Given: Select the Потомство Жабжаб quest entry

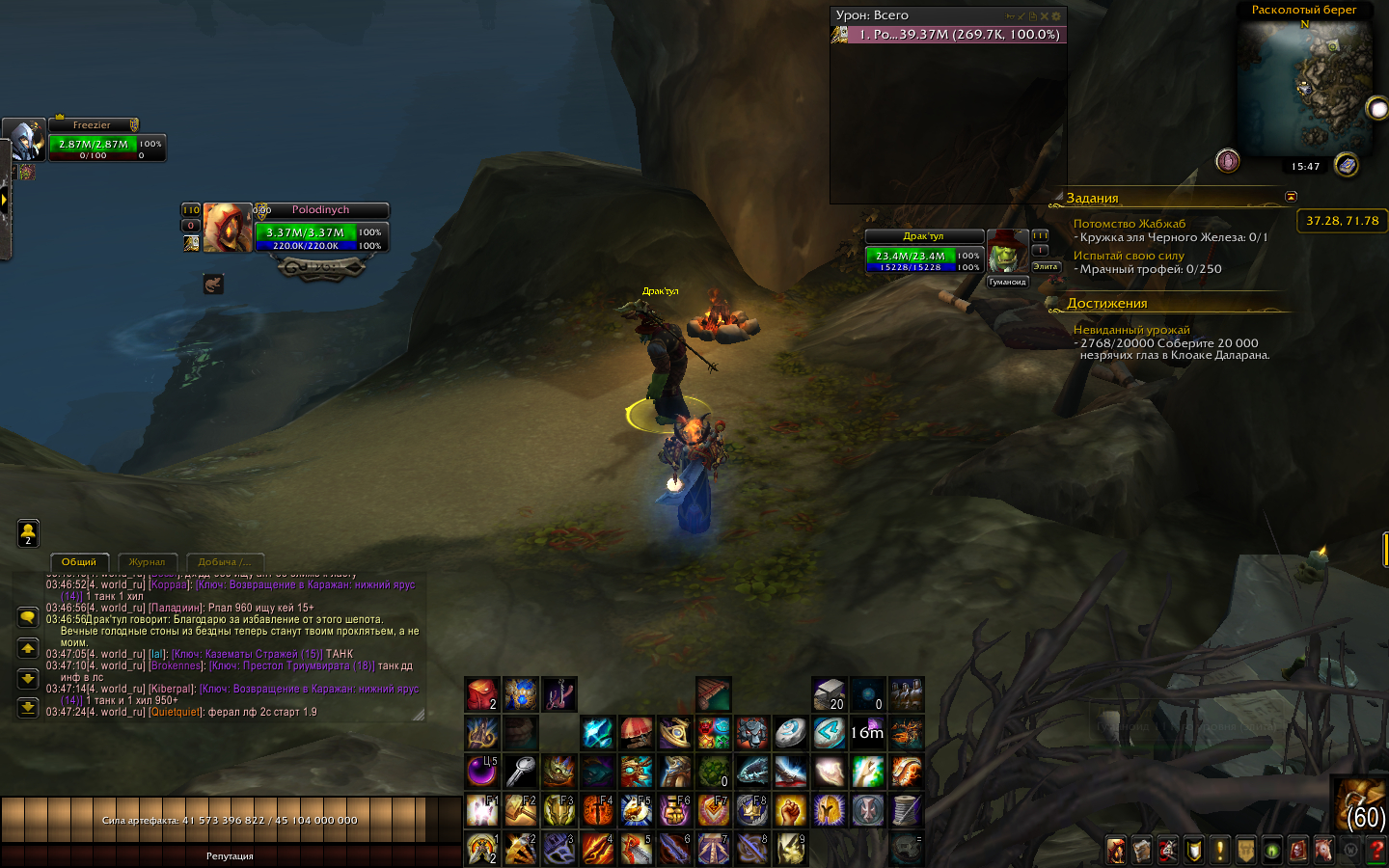Looking at the screenshot, I should [x=1130, y=224].
